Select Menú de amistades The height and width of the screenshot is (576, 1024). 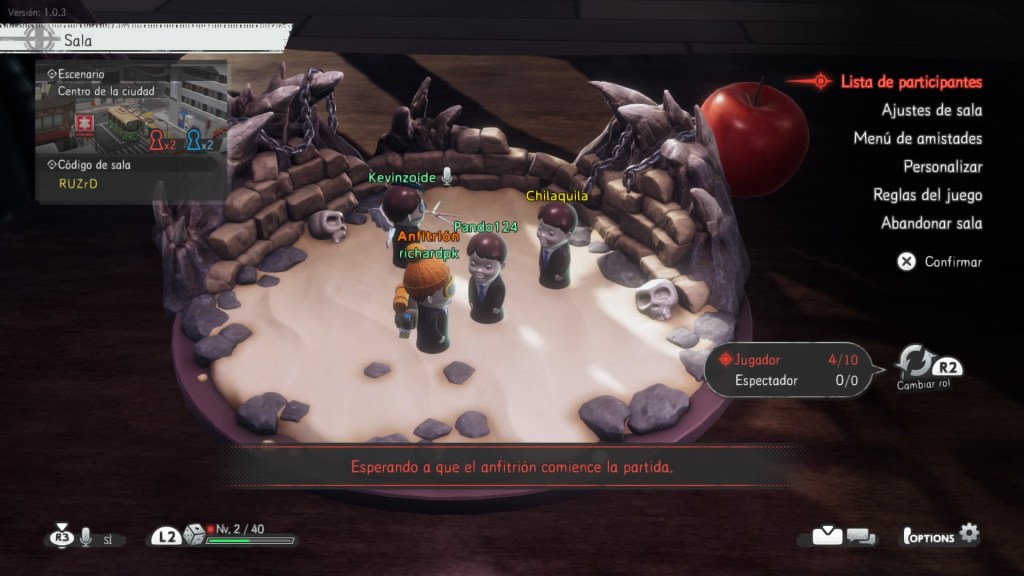[x=917, y=138]
